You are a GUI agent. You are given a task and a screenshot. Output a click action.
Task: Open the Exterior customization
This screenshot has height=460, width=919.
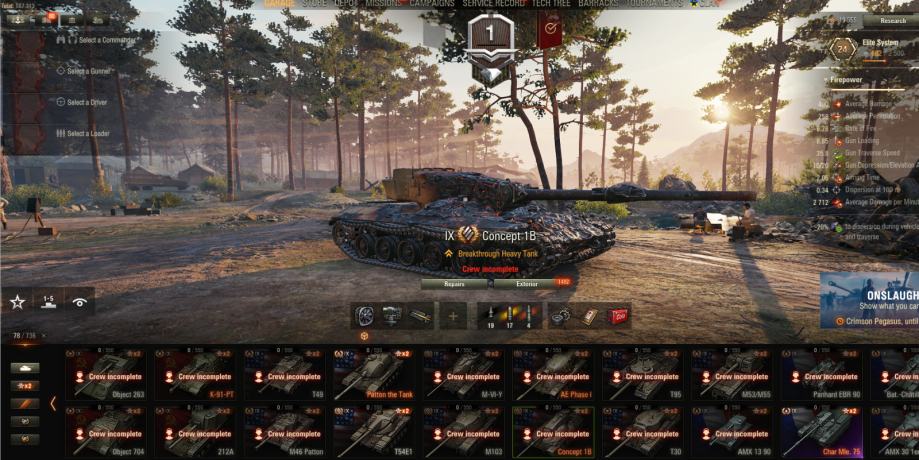[x=527, y=284]
